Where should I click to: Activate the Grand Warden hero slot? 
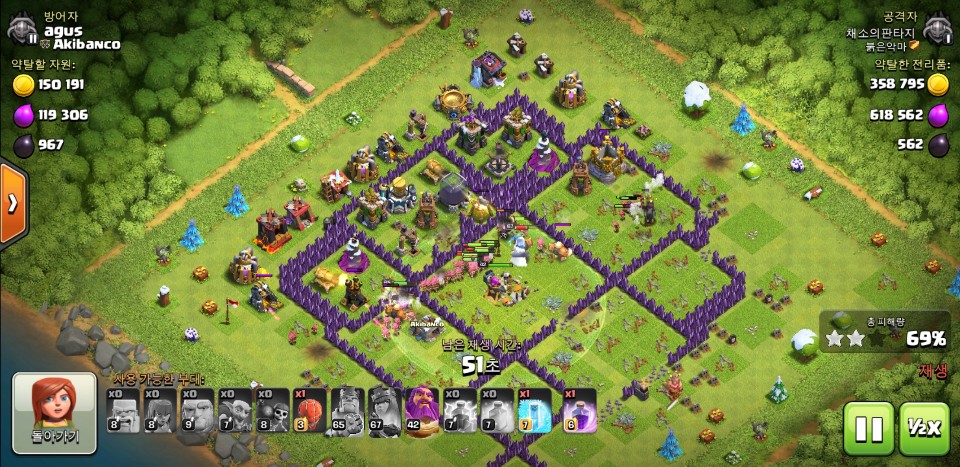[x=421, y=410]
